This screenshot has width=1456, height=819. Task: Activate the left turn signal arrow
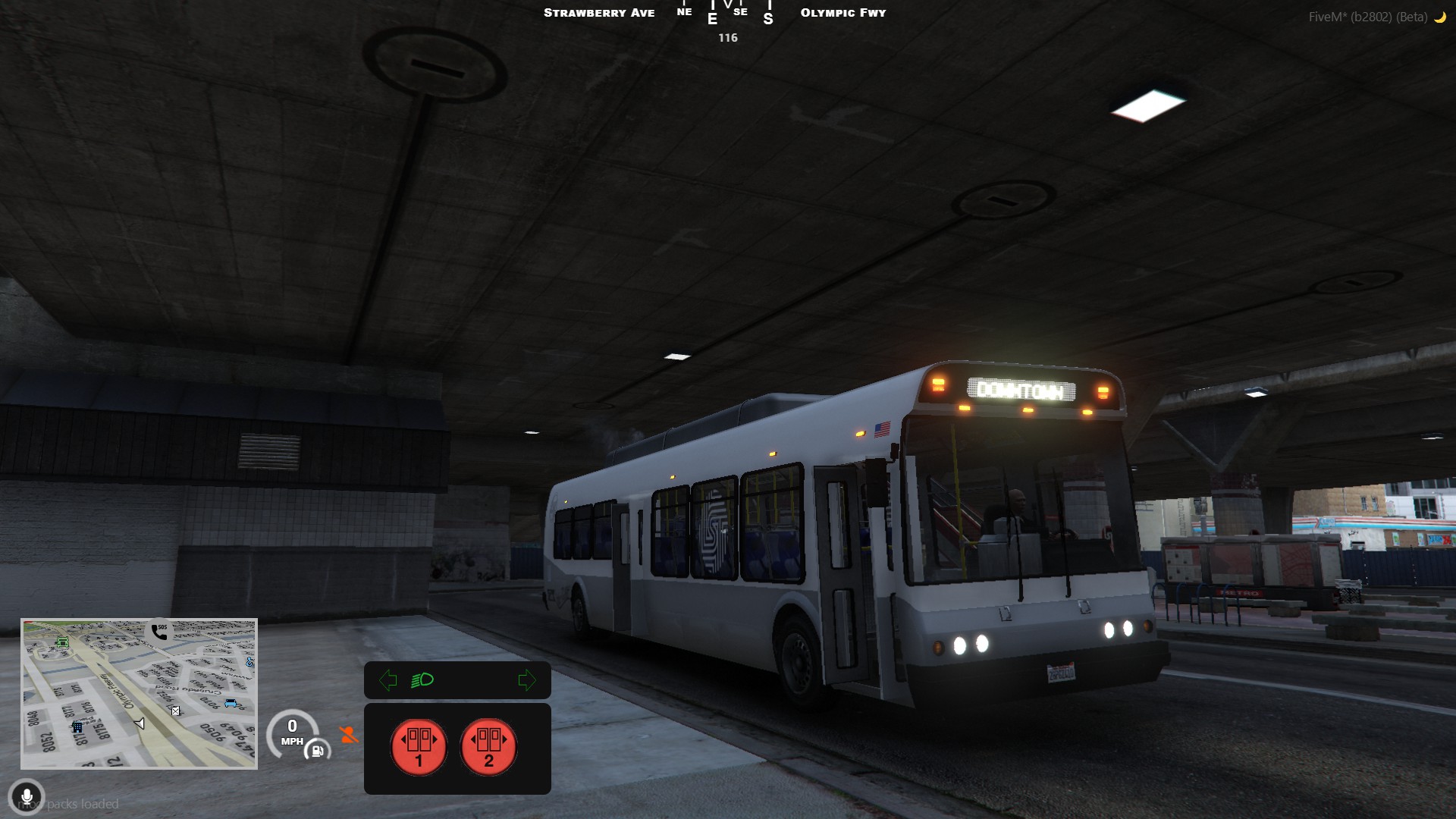pos(388,680)
